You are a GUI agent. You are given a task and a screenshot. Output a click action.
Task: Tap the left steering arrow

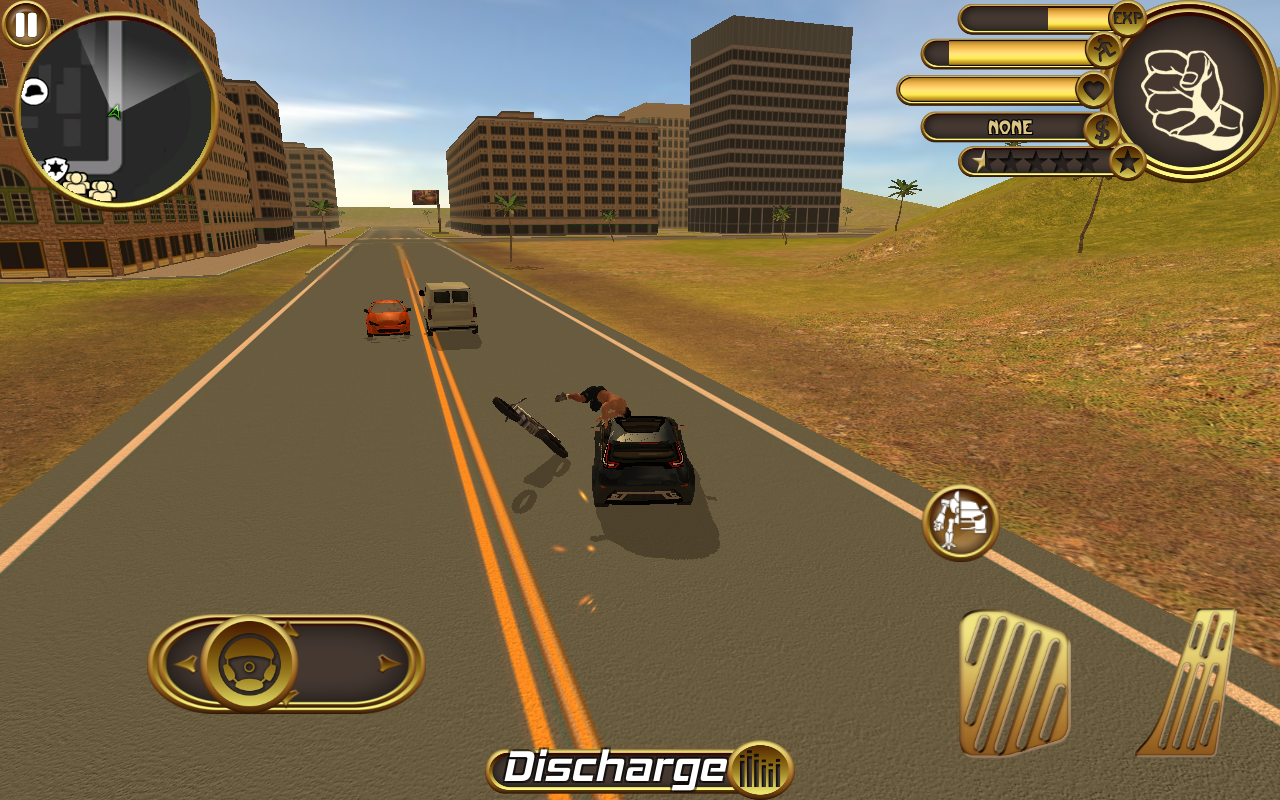coord(184,661)
